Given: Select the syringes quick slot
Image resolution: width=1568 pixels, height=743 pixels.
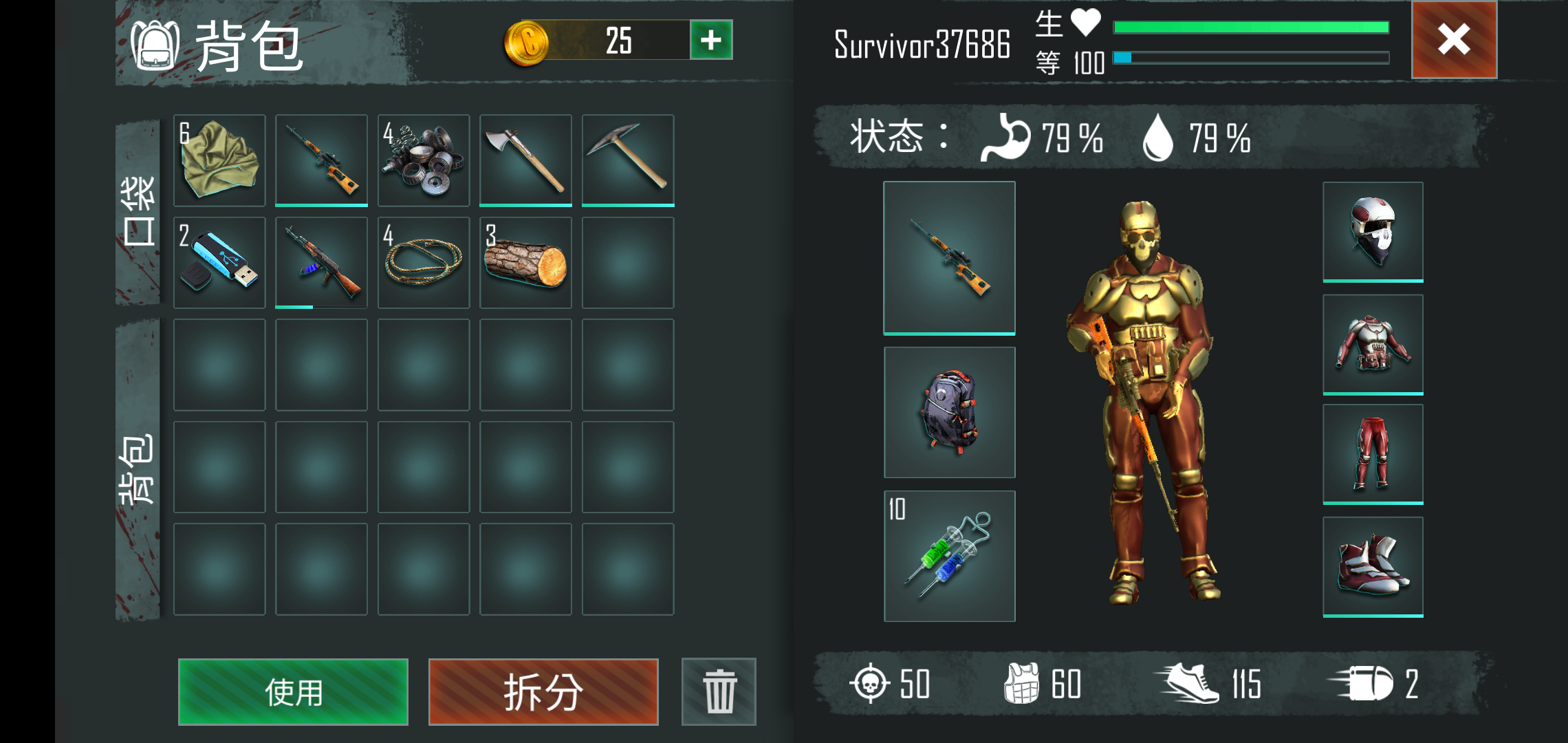Looking at the screenshot, I should (x=949, y=556).
